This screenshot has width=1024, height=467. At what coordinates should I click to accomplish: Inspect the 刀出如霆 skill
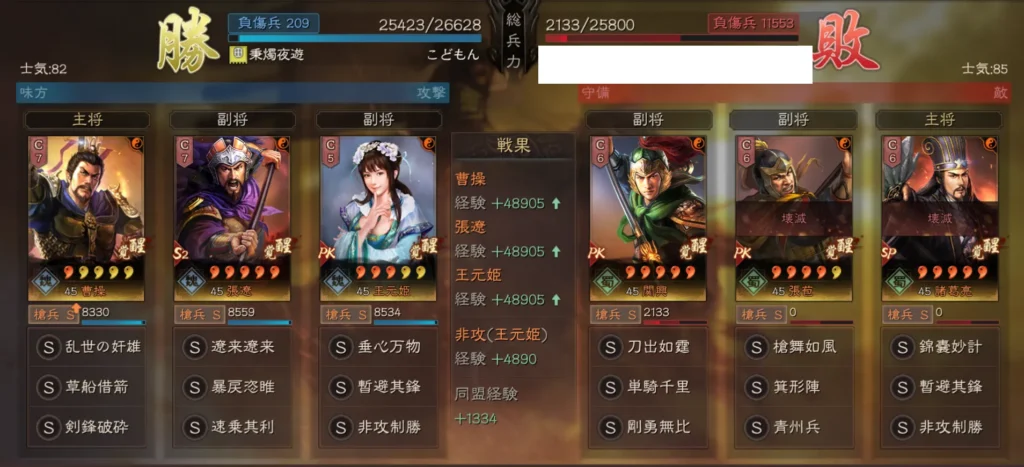[648, 347]
